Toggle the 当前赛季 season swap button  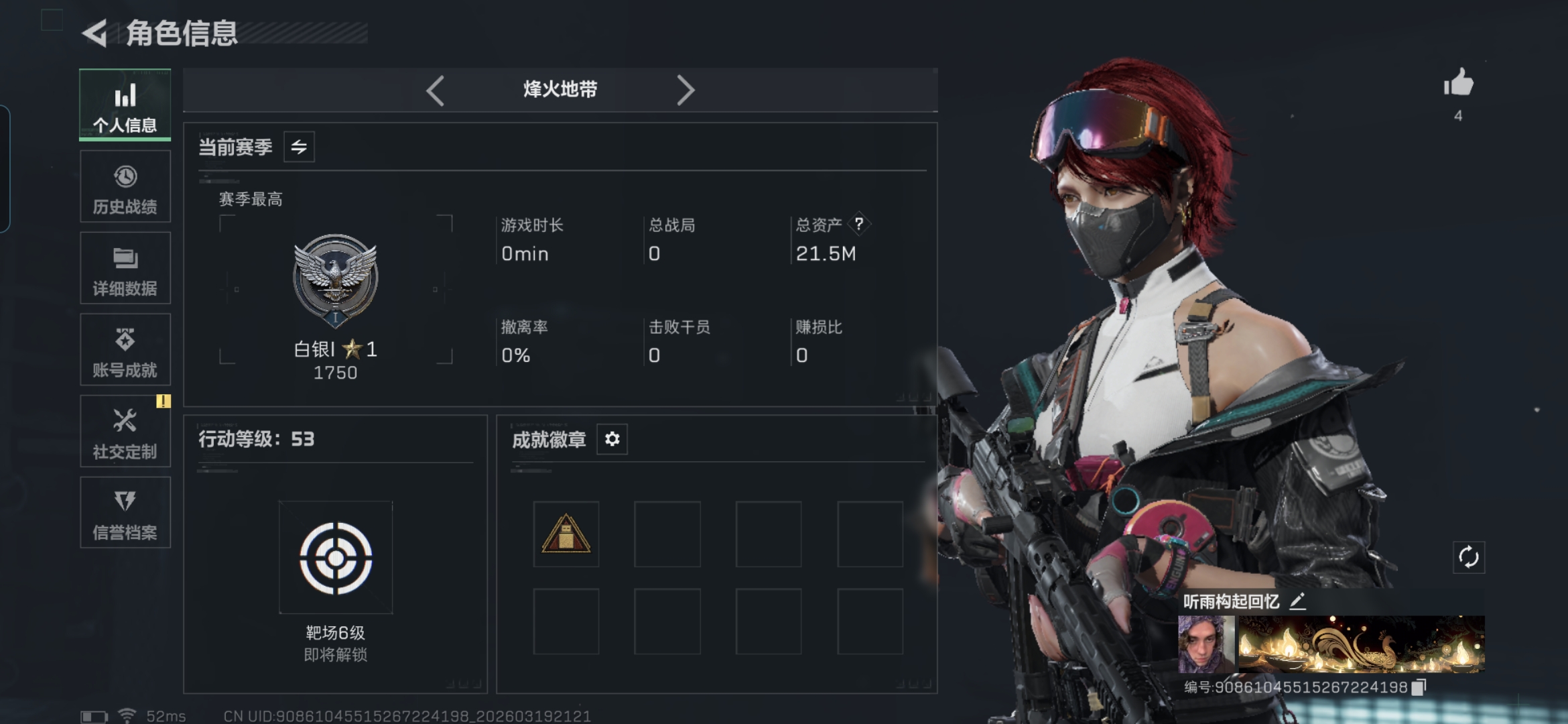299,147
